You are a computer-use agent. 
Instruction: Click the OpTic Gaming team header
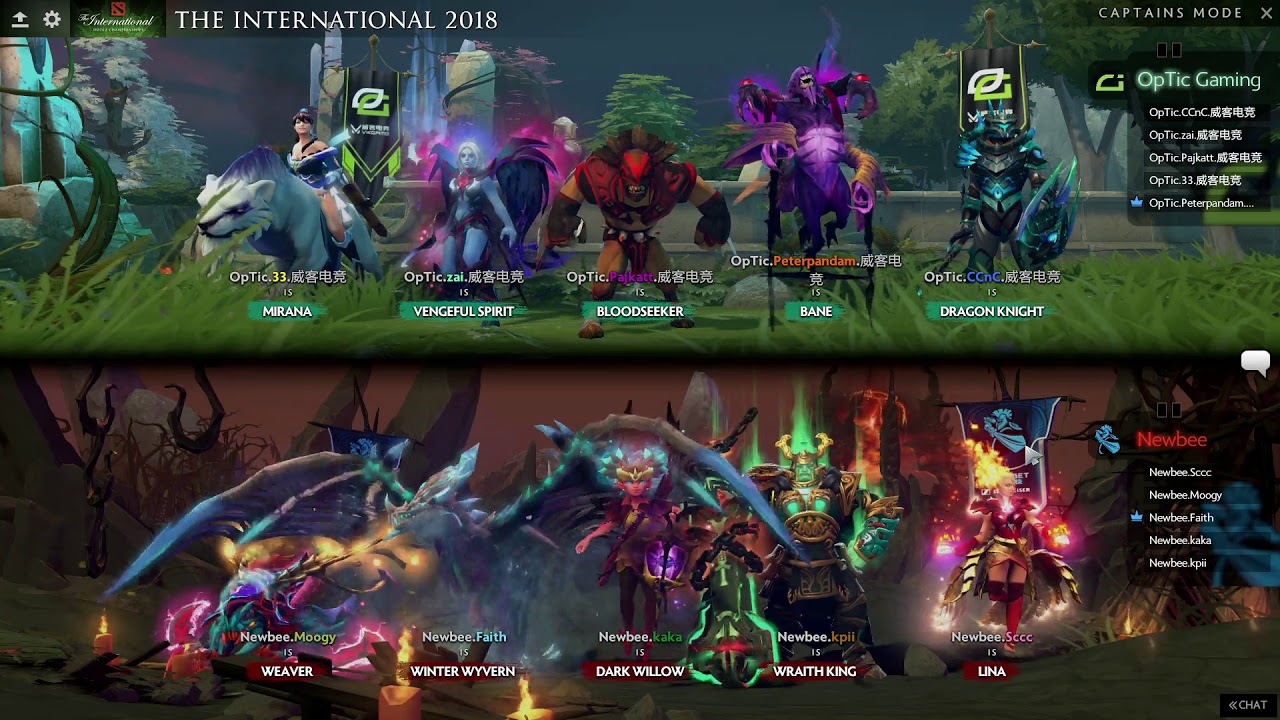point(1197,80)
